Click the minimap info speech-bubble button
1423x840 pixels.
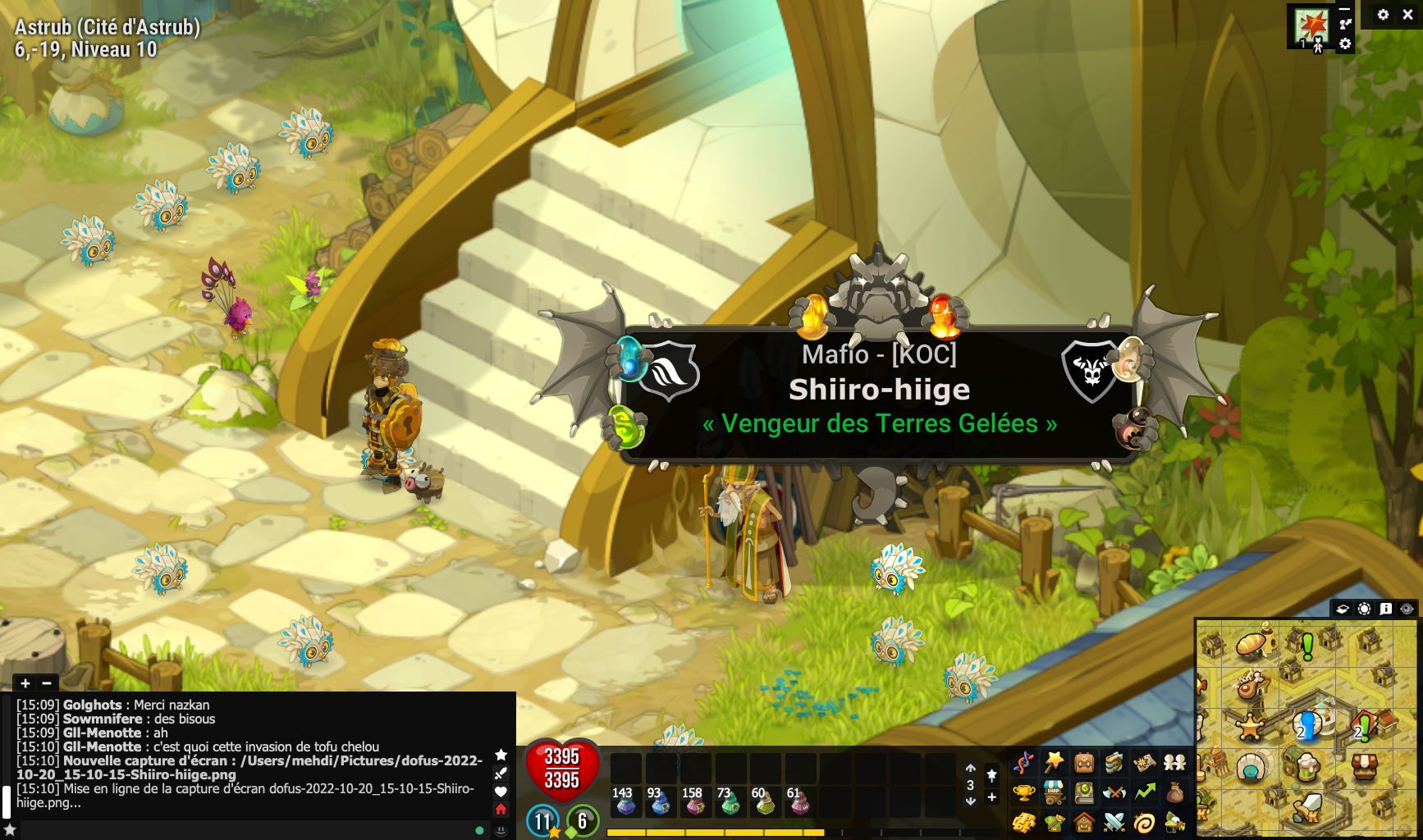coord(1386,609)
